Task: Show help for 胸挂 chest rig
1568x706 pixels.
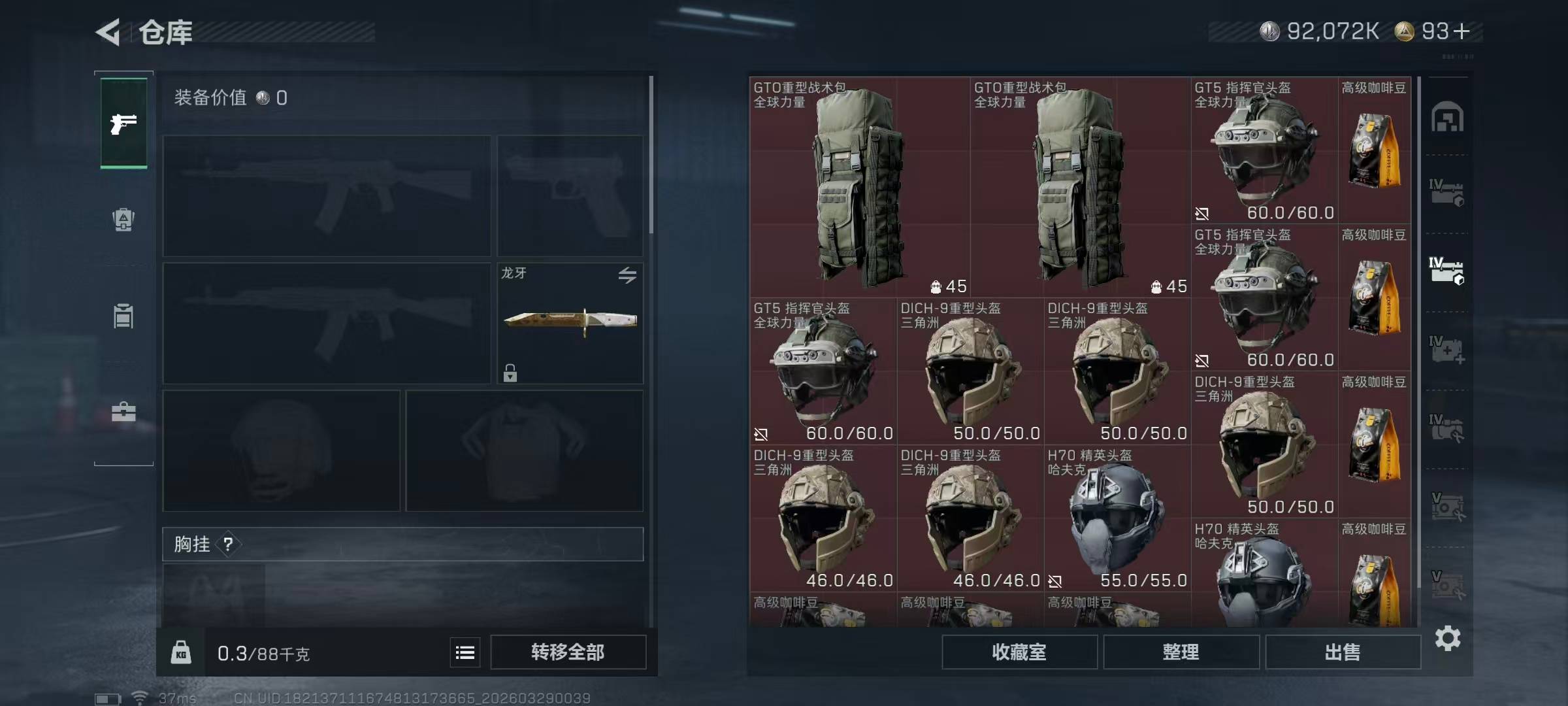Action: [x=228, y=545]
